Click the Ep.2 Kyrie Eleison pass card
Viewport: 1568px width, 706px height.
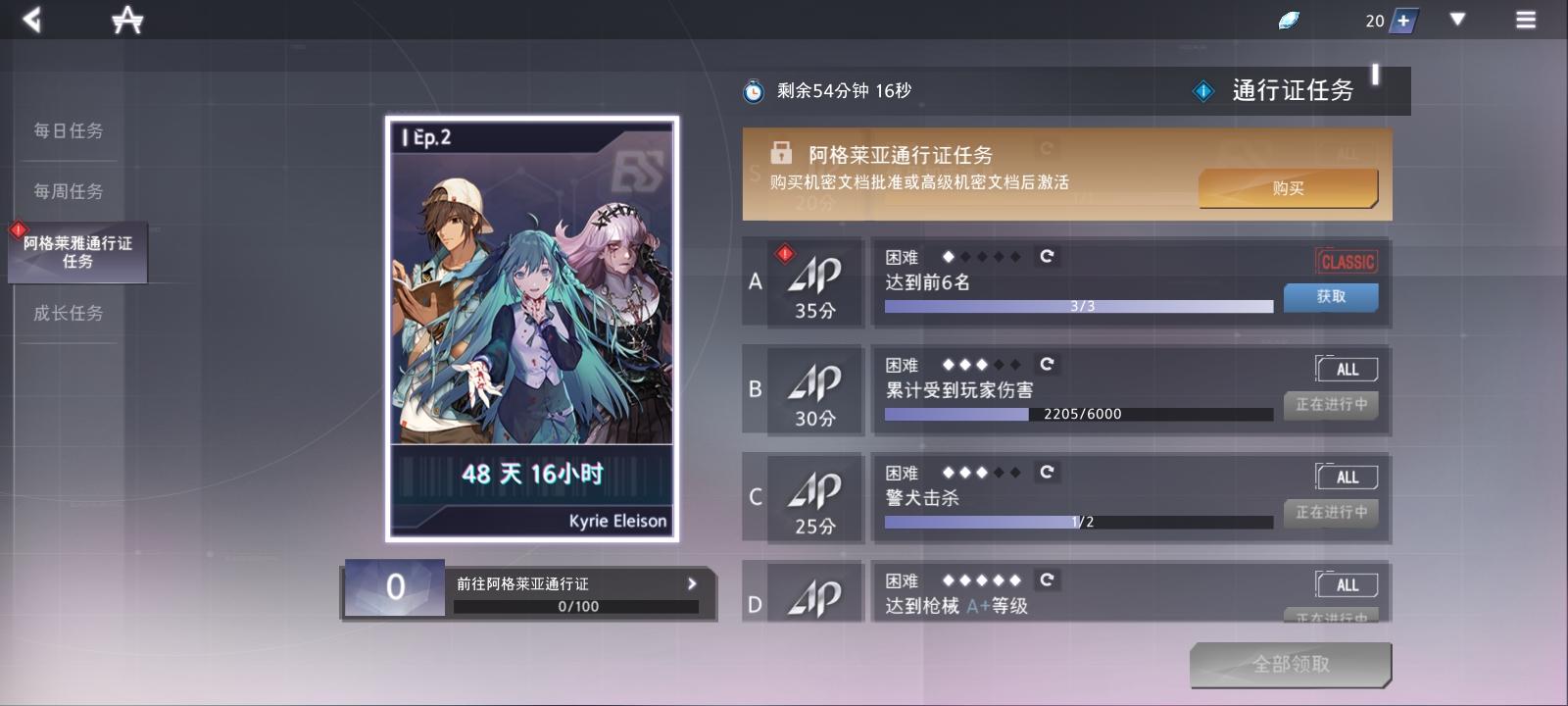(x=530, y=328)
